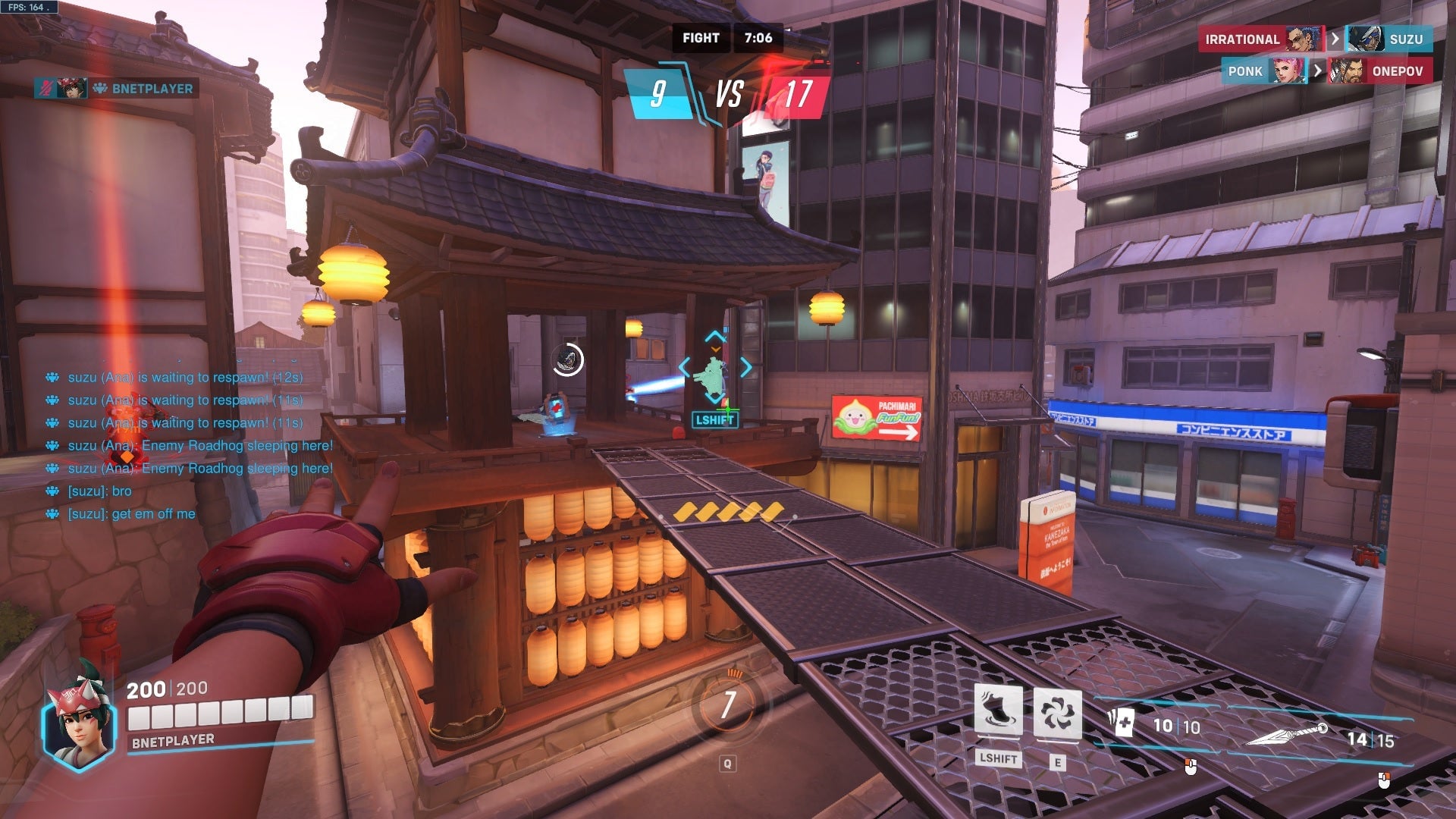Image resolution: width=1456 pixels, height=819 pixels.
Task: Select the FIGHT label at top center
Action: [701, 37]
